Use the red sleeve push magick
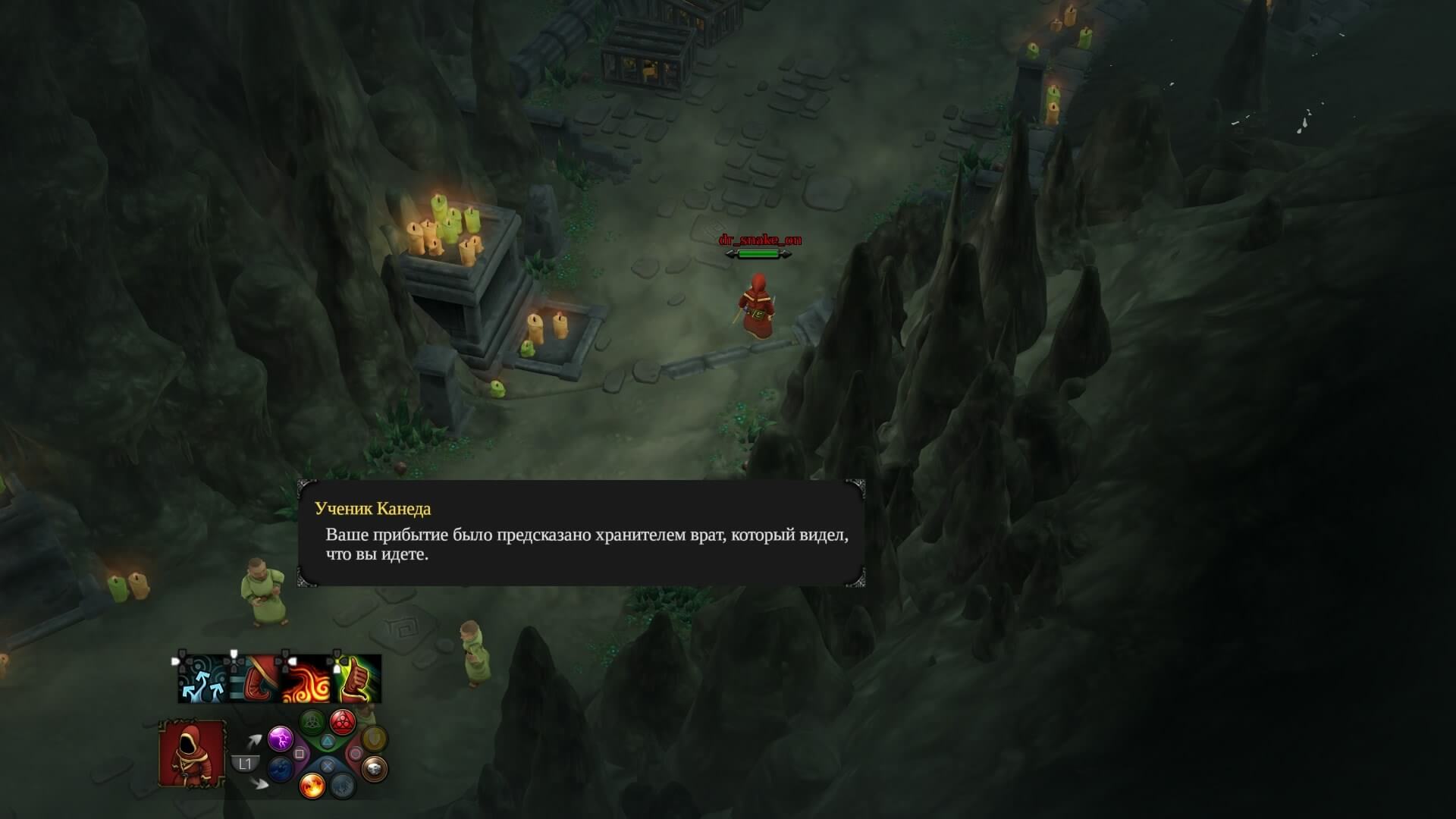Screen dimensions: 1456x819 click(x=254, y=679)
